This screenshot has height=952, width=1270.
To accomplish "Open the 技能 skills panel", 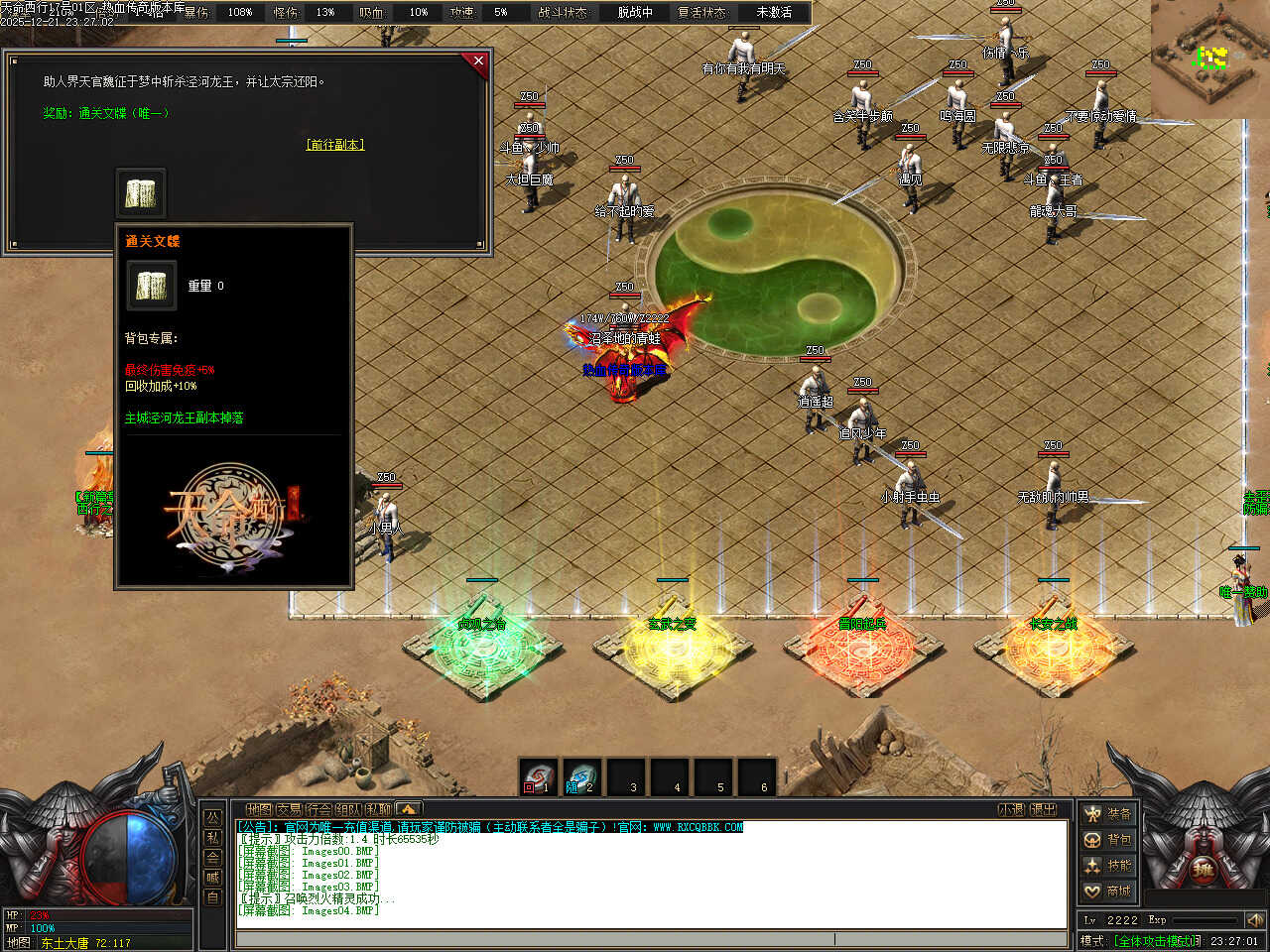I will (1107, 866).
